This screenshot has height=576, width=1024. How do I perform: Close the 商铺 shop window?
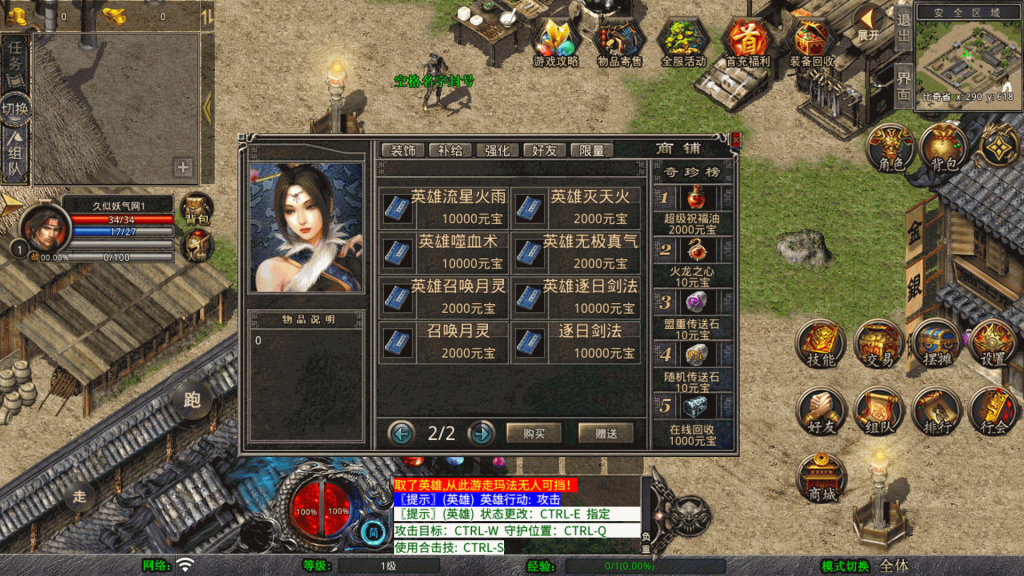736,139
